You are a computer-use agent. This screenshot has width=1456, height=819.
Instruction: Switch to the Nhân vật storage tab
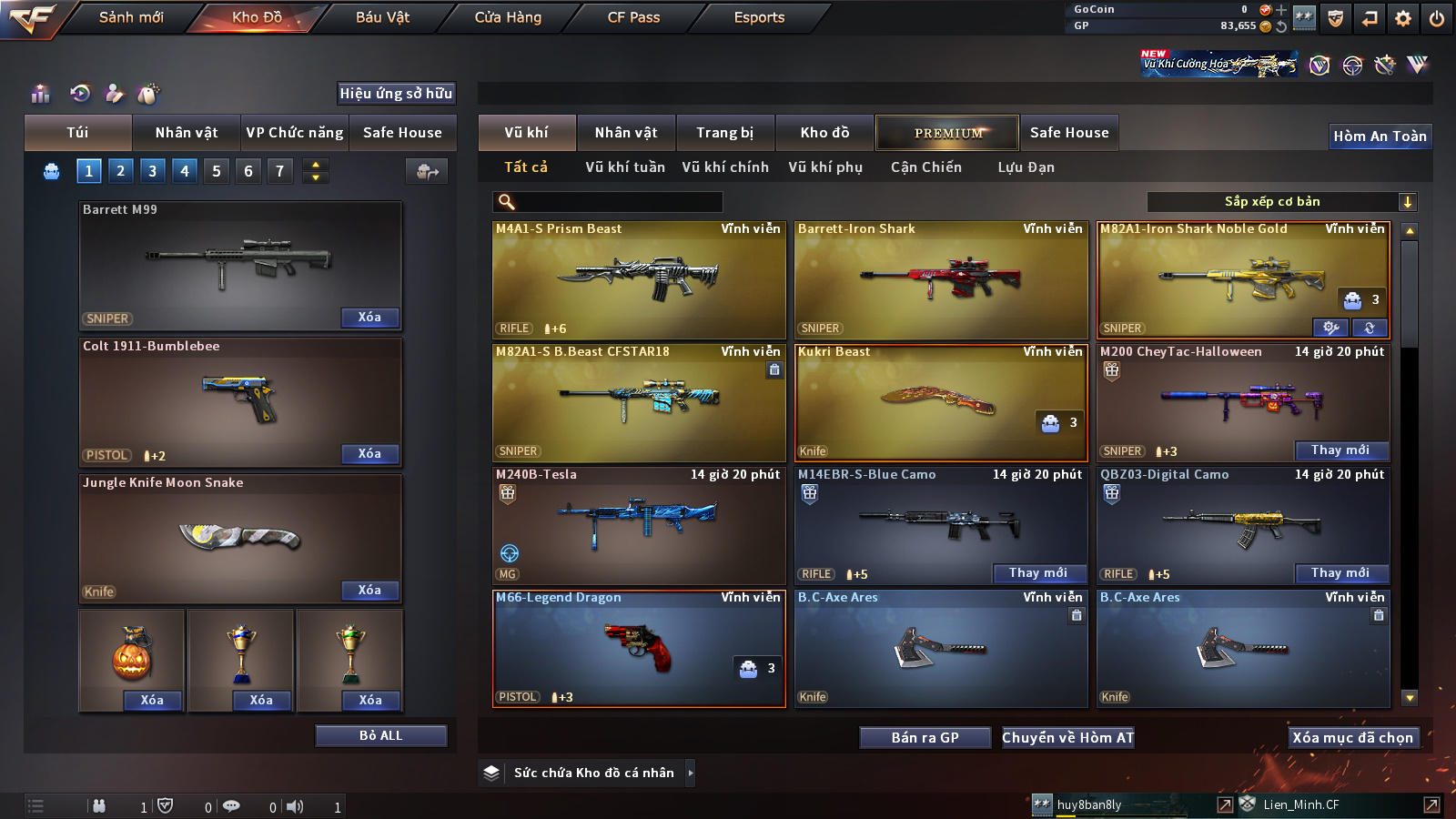coord(625,133)
